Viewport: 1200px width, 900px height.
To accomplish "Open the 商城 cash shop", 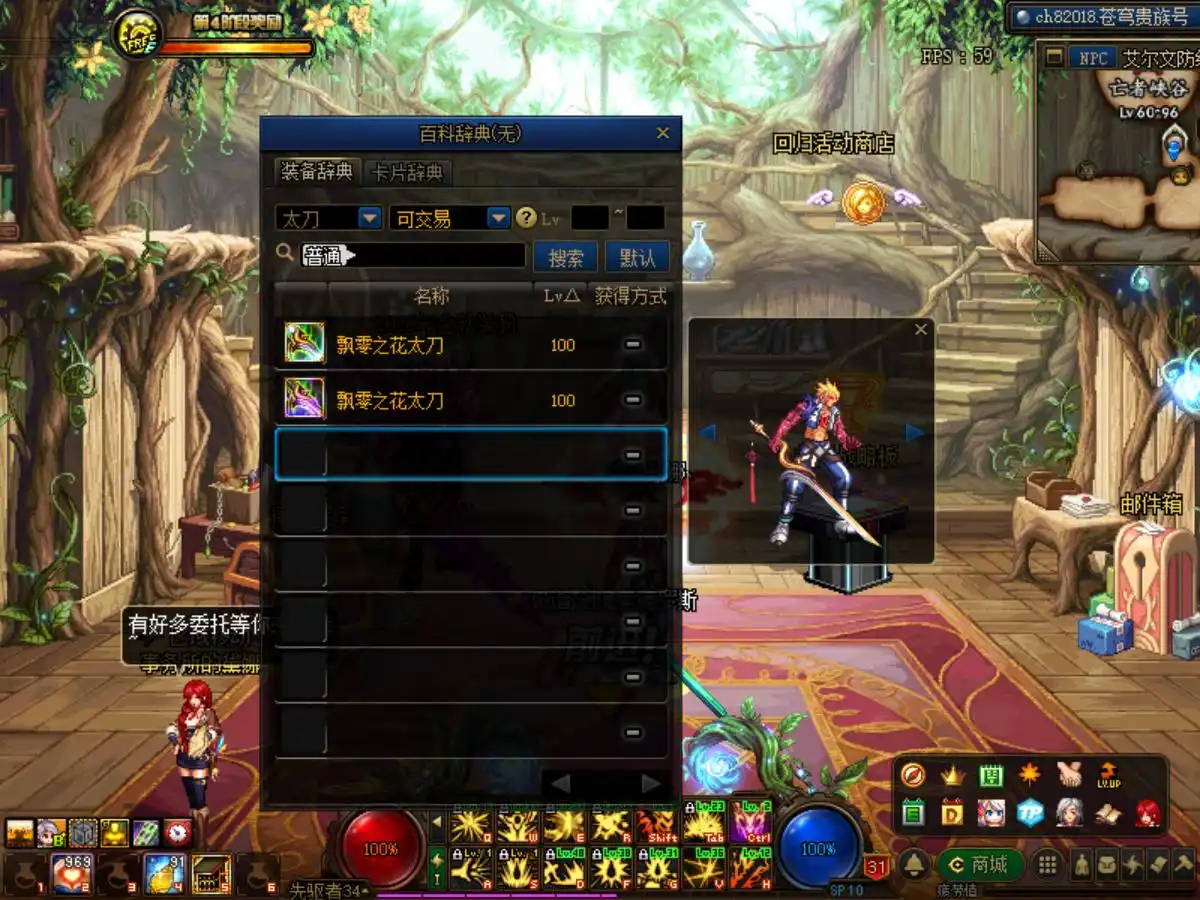I will [x=982, y=864].
